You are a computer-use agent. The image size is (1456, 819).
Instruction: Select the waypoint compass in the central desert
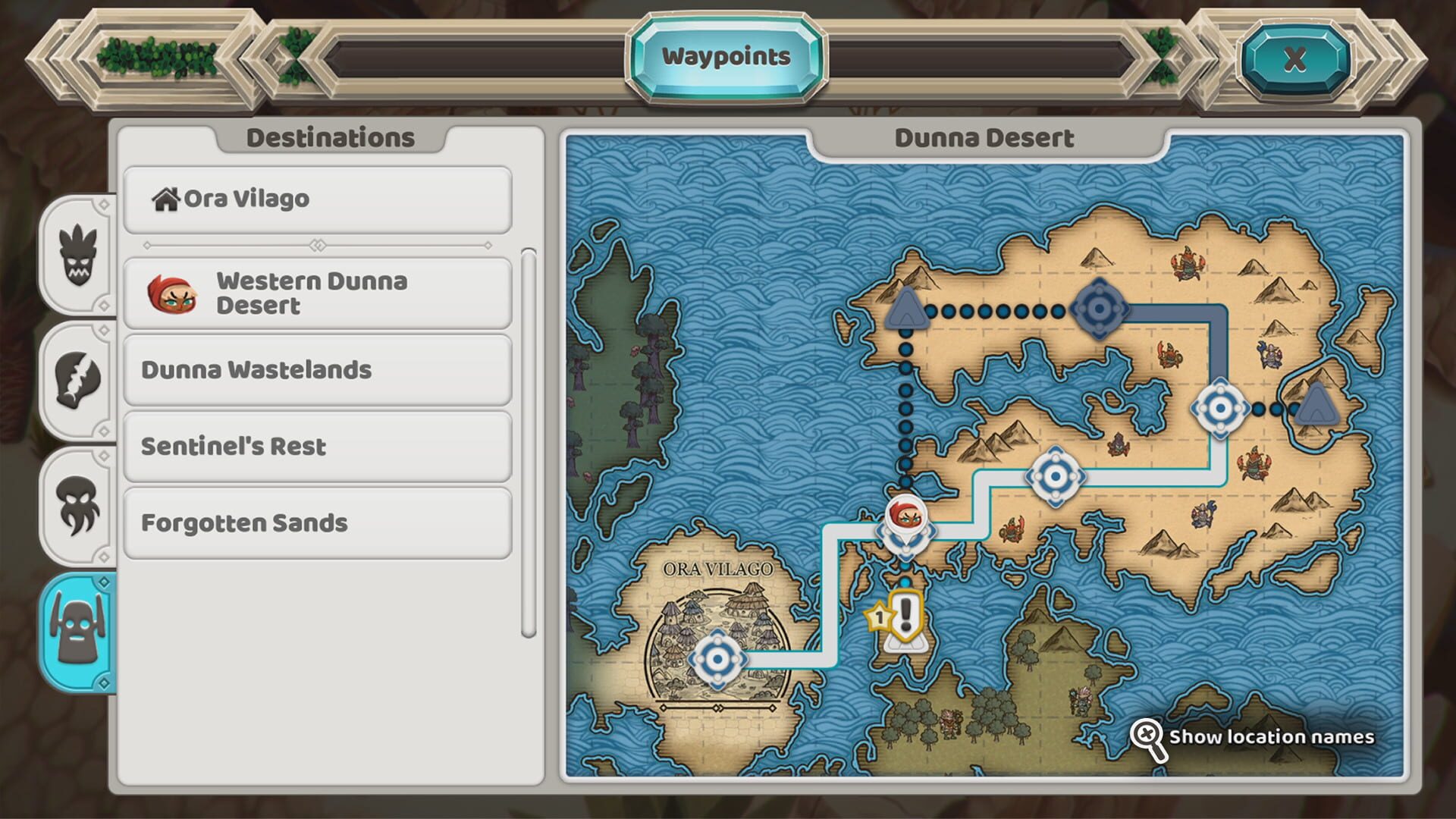click(x=1054, y=475)
